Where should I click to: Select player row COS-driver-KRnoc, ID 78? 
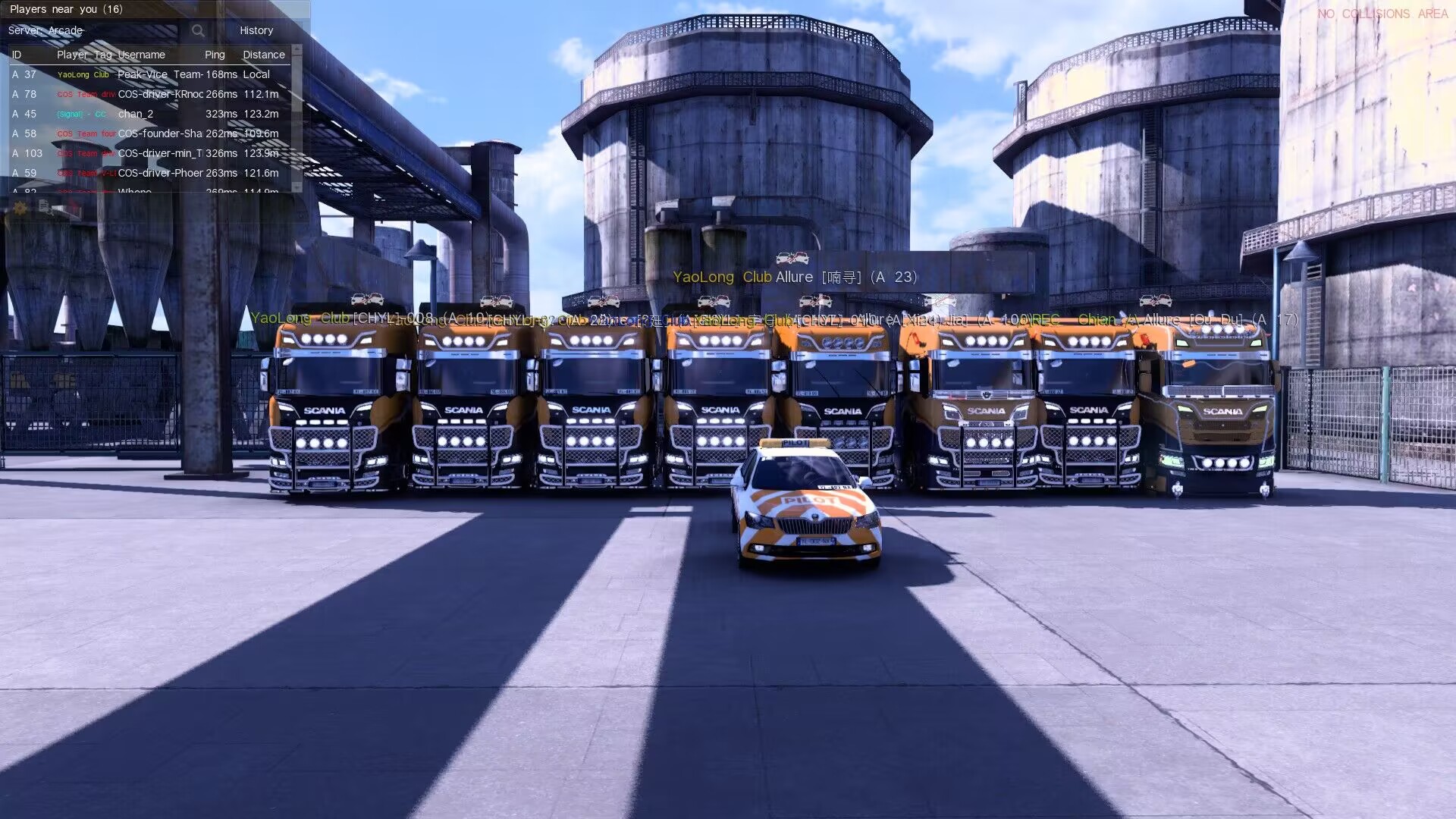[152, 94]
